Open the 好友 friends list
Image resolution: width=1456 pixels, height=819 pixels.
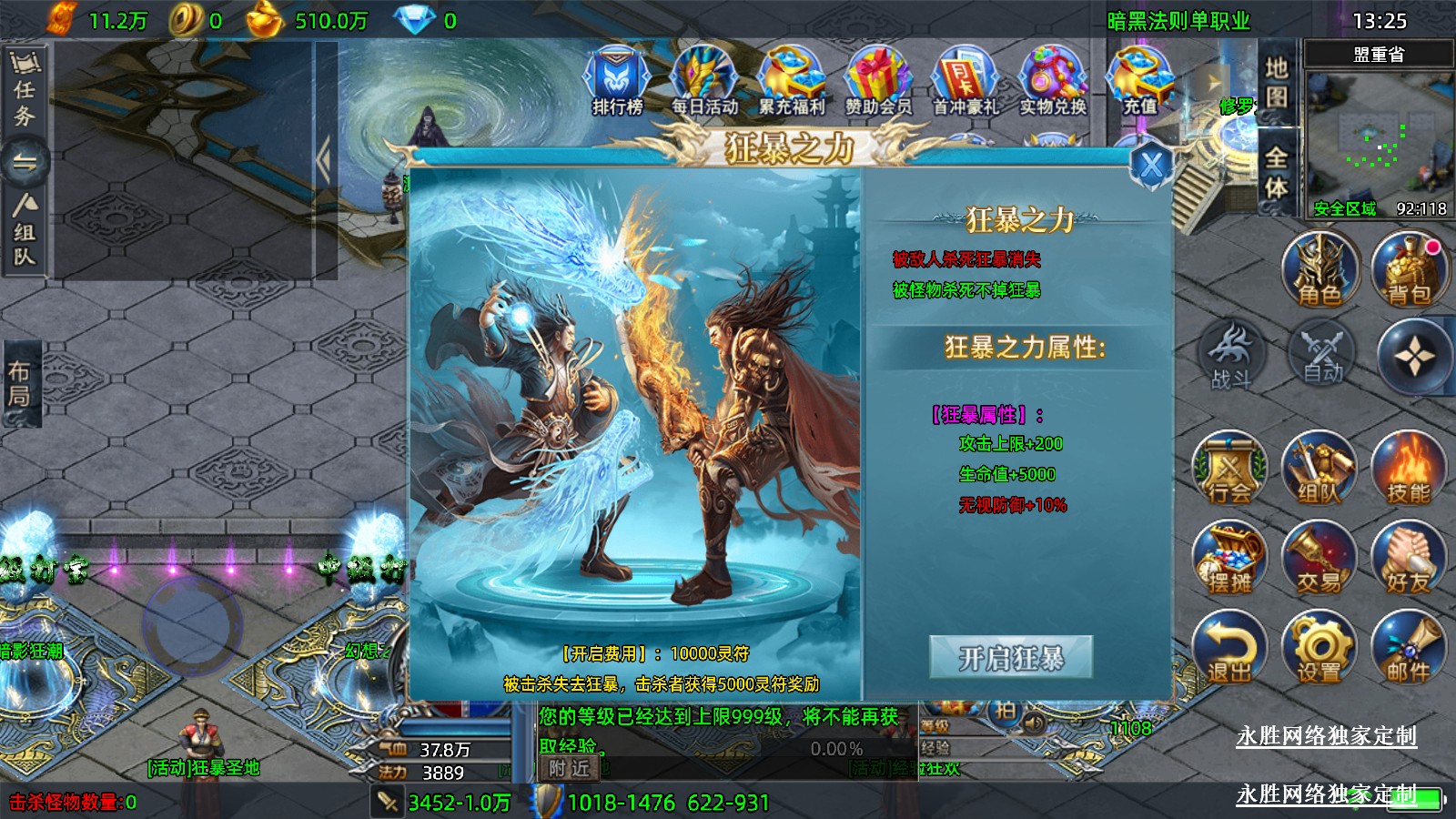1409,559
